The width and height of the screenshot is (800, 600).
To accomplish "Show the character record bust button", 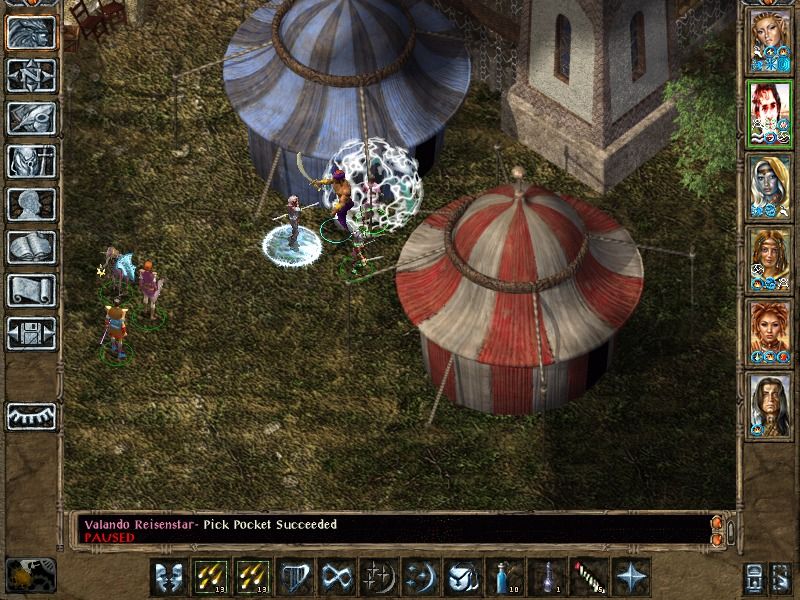I will (31, 204).
